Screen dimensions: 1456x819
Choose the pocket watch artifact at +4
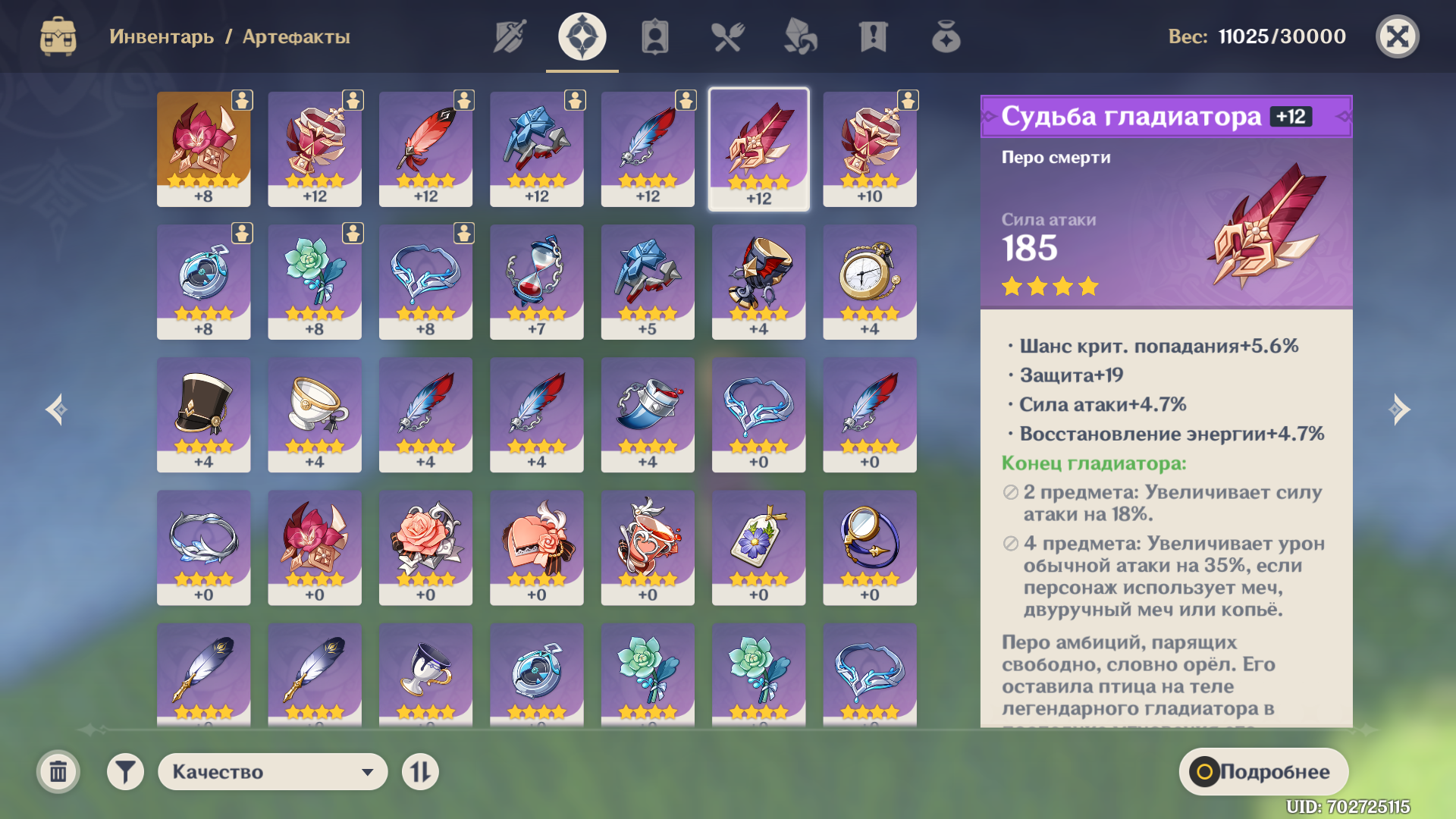(869, 281)
